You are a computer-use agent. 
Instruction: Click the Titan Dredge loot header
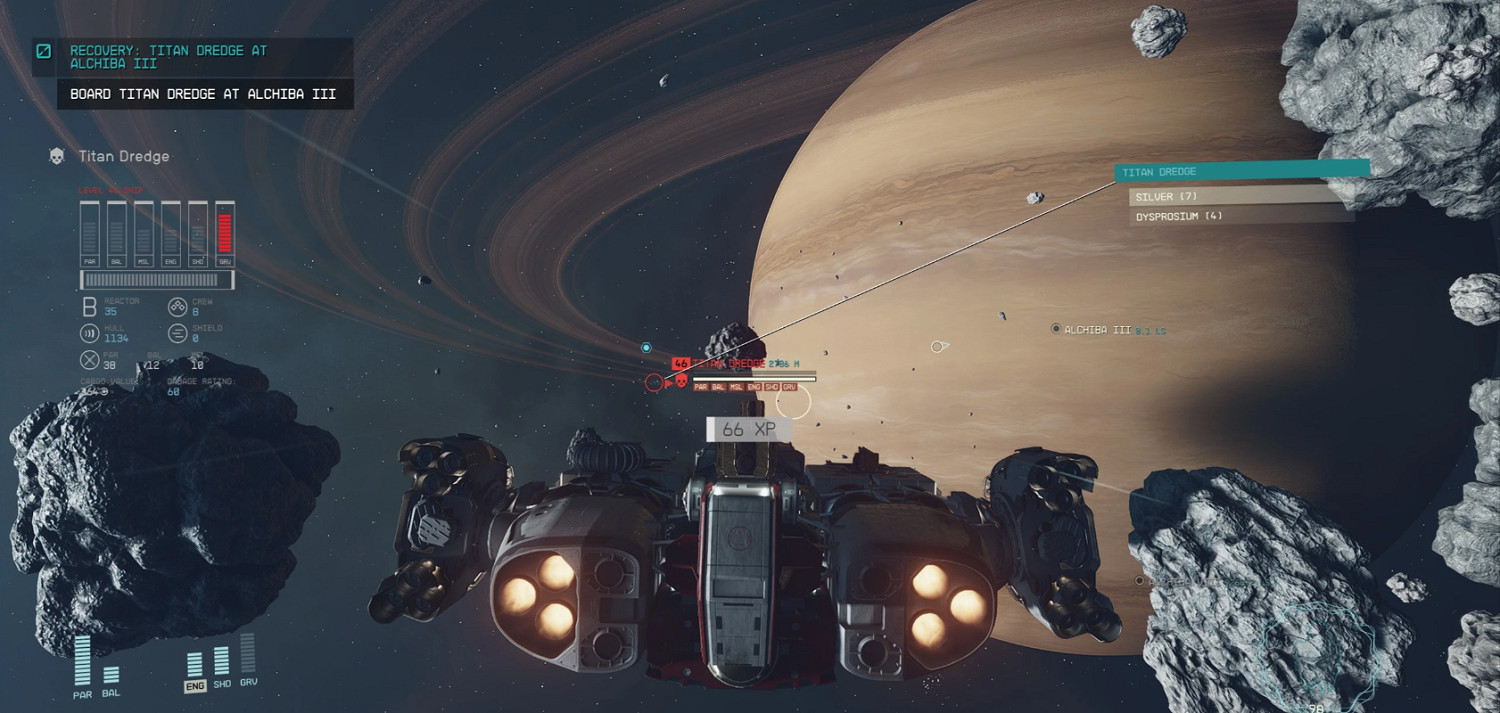(1240, 172)
